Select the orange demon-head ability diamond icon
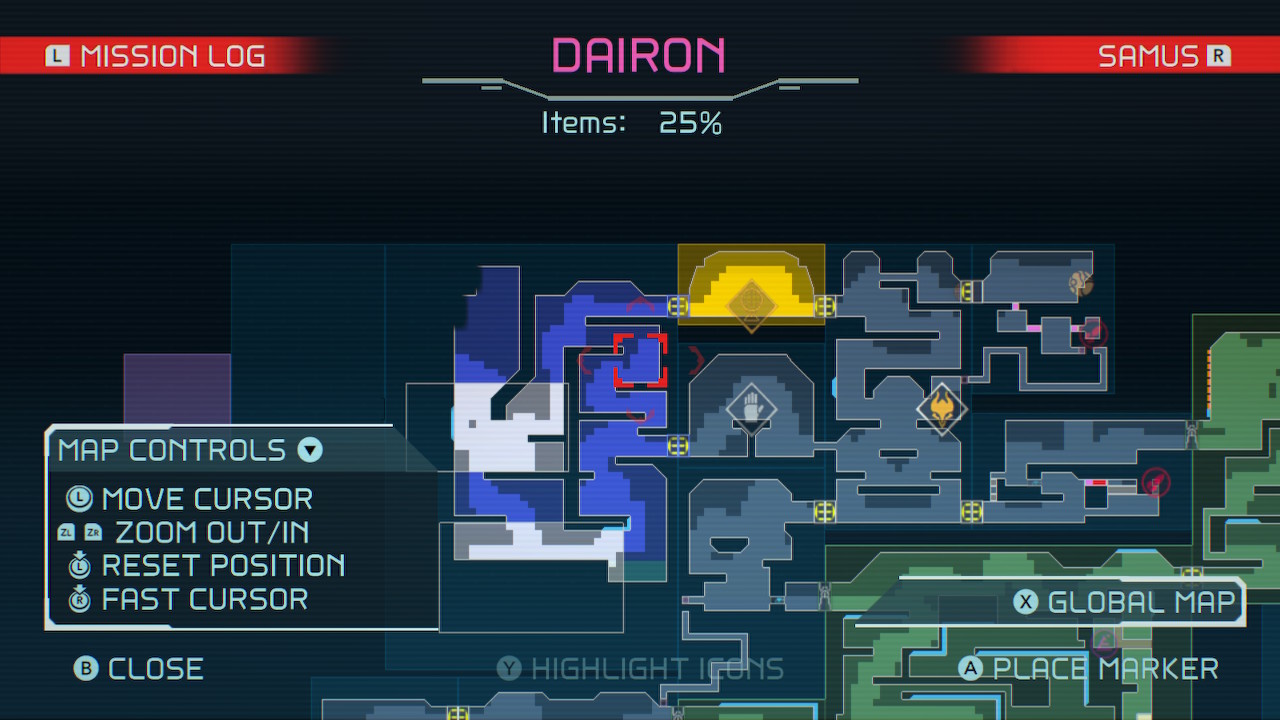 point(944,408)
